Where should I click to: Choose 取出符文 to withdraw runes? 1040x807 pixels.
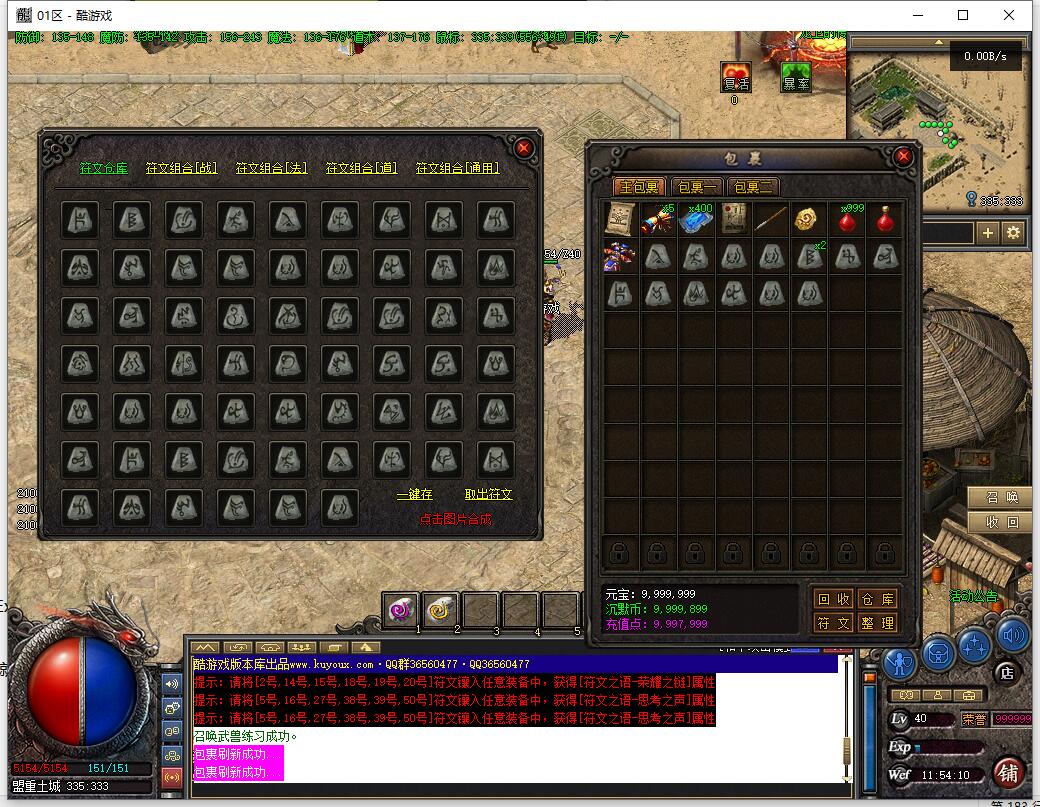click(x=488, y=494)
